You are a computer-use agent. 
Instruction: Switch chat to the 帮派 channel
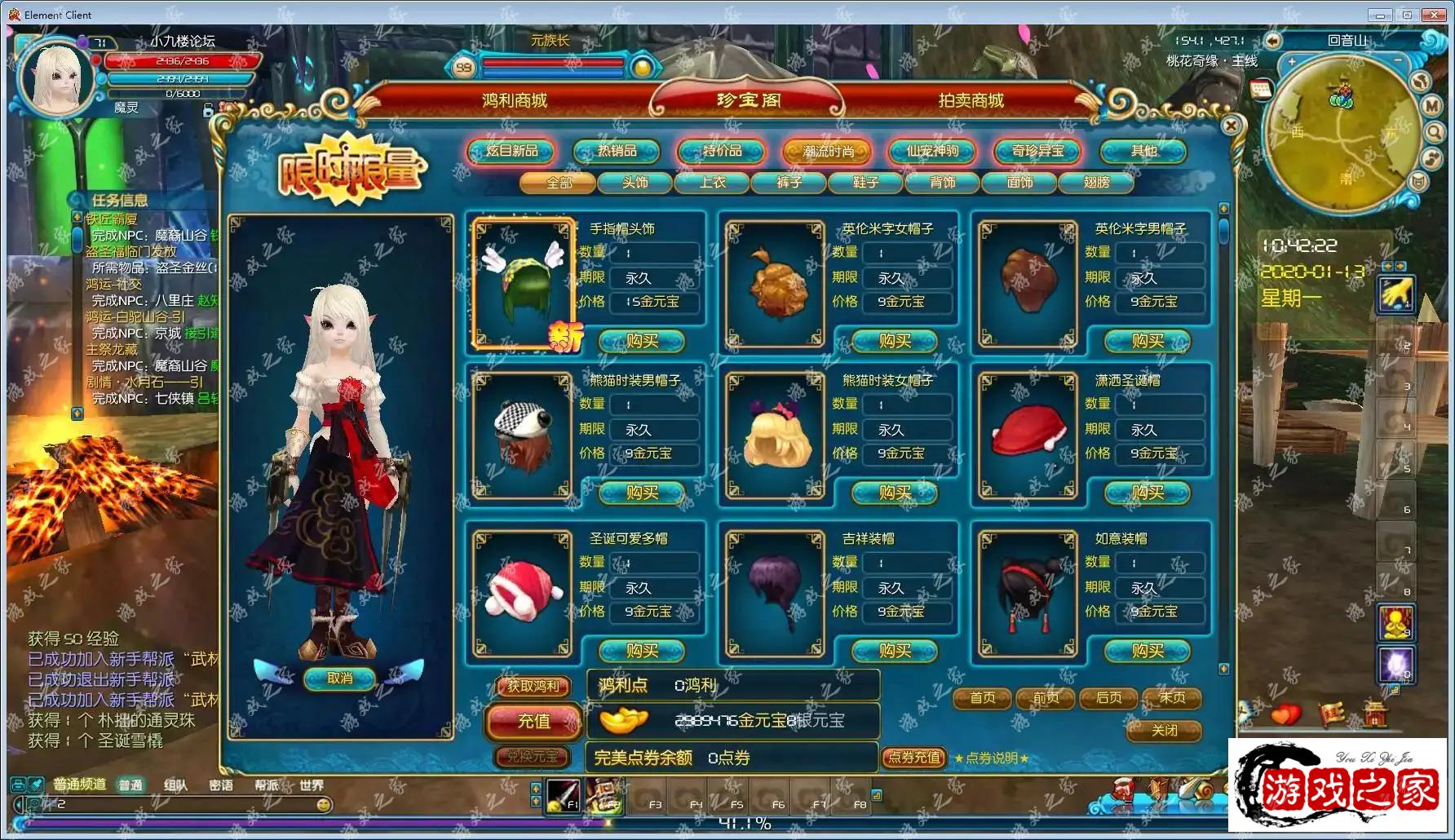pos(268,785)
